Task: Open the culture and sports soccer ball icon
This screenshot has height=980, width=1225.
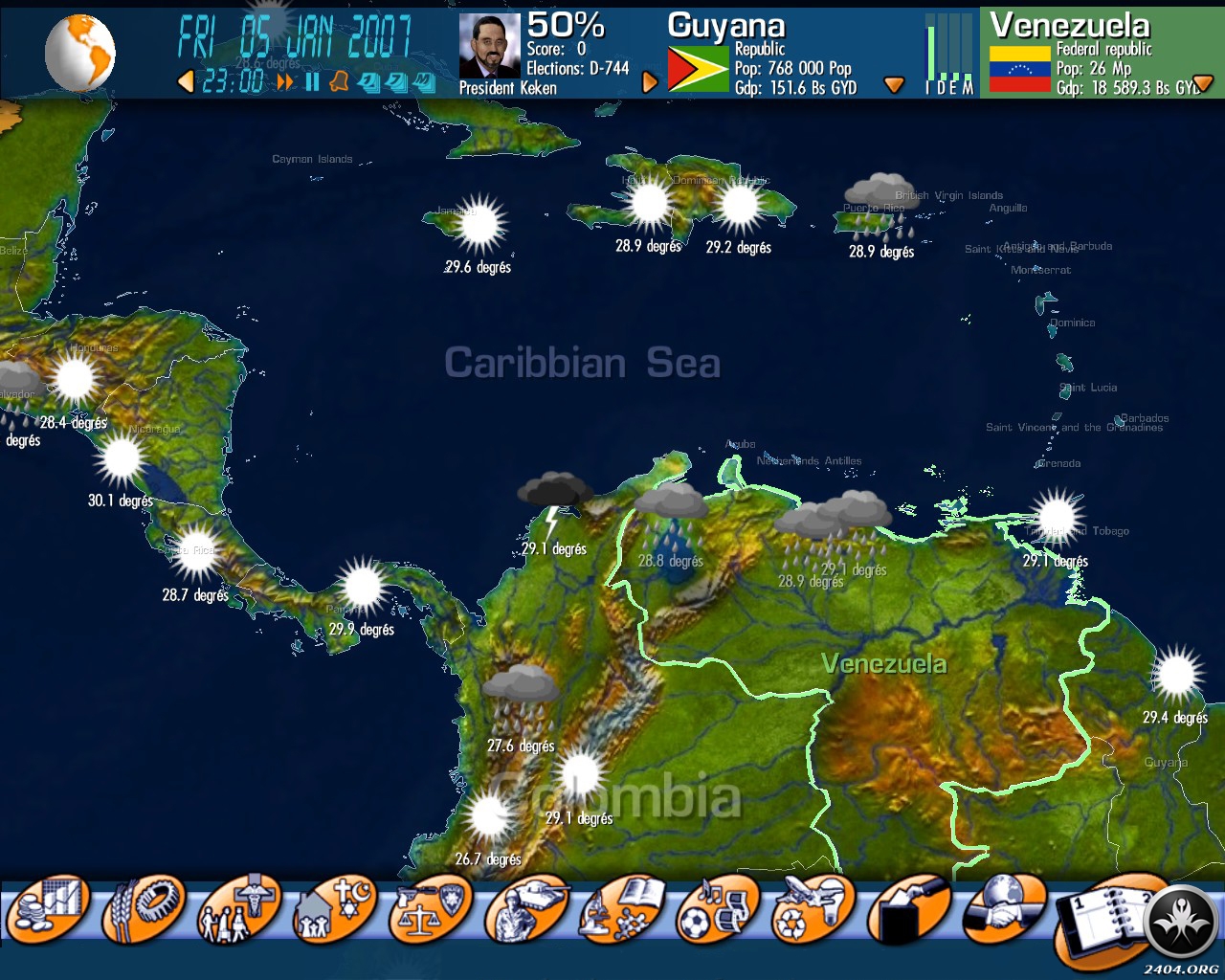Action: 717,909
